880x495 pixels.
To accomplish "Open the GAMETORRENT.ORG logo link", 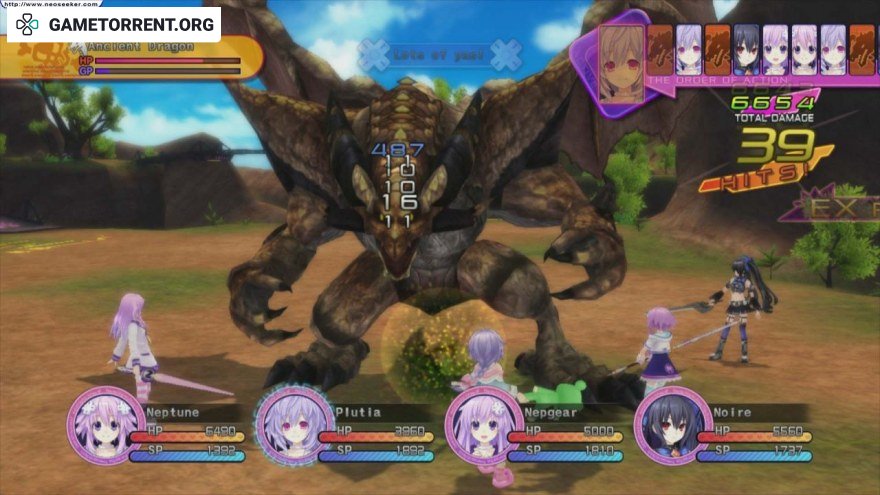I will point(113,24).
